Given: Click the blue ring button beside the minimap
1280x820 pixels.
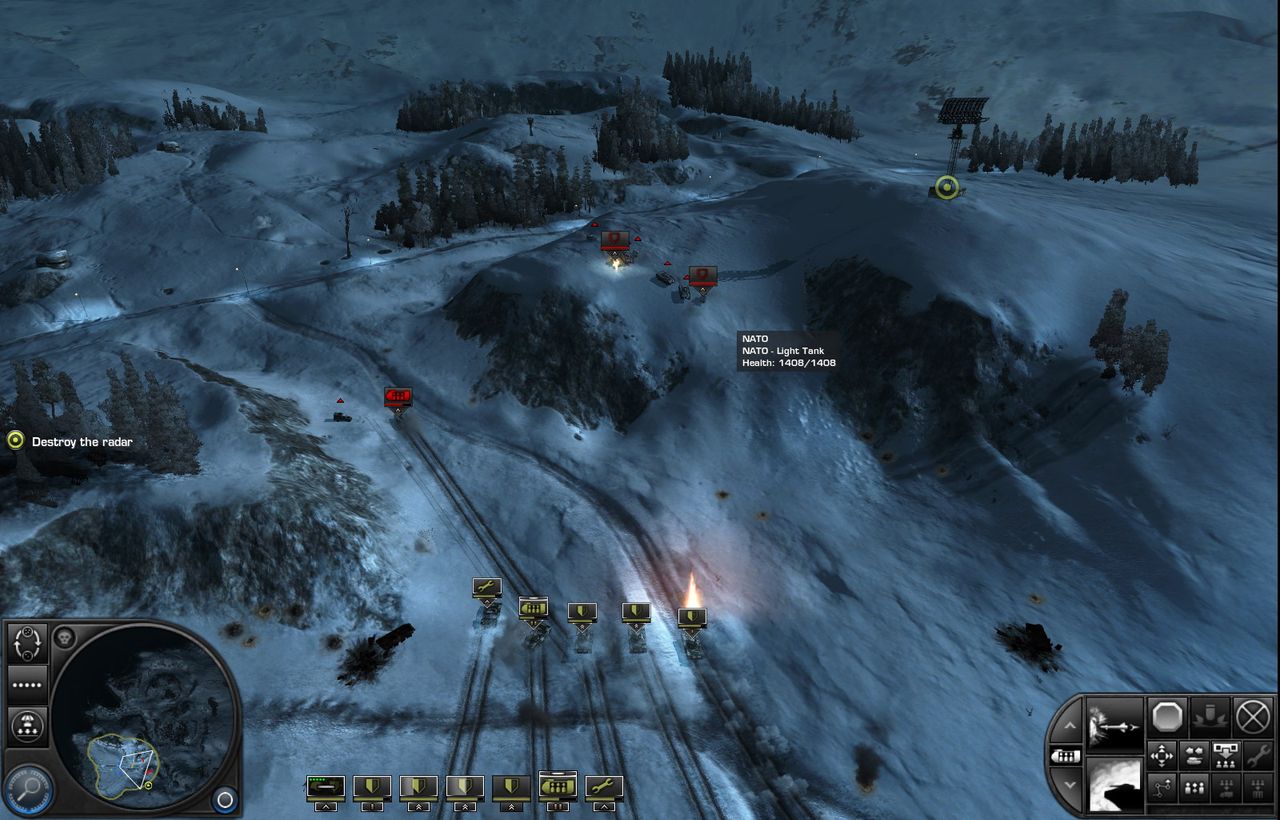Looking at the screenshot, I should pos(225,800).
